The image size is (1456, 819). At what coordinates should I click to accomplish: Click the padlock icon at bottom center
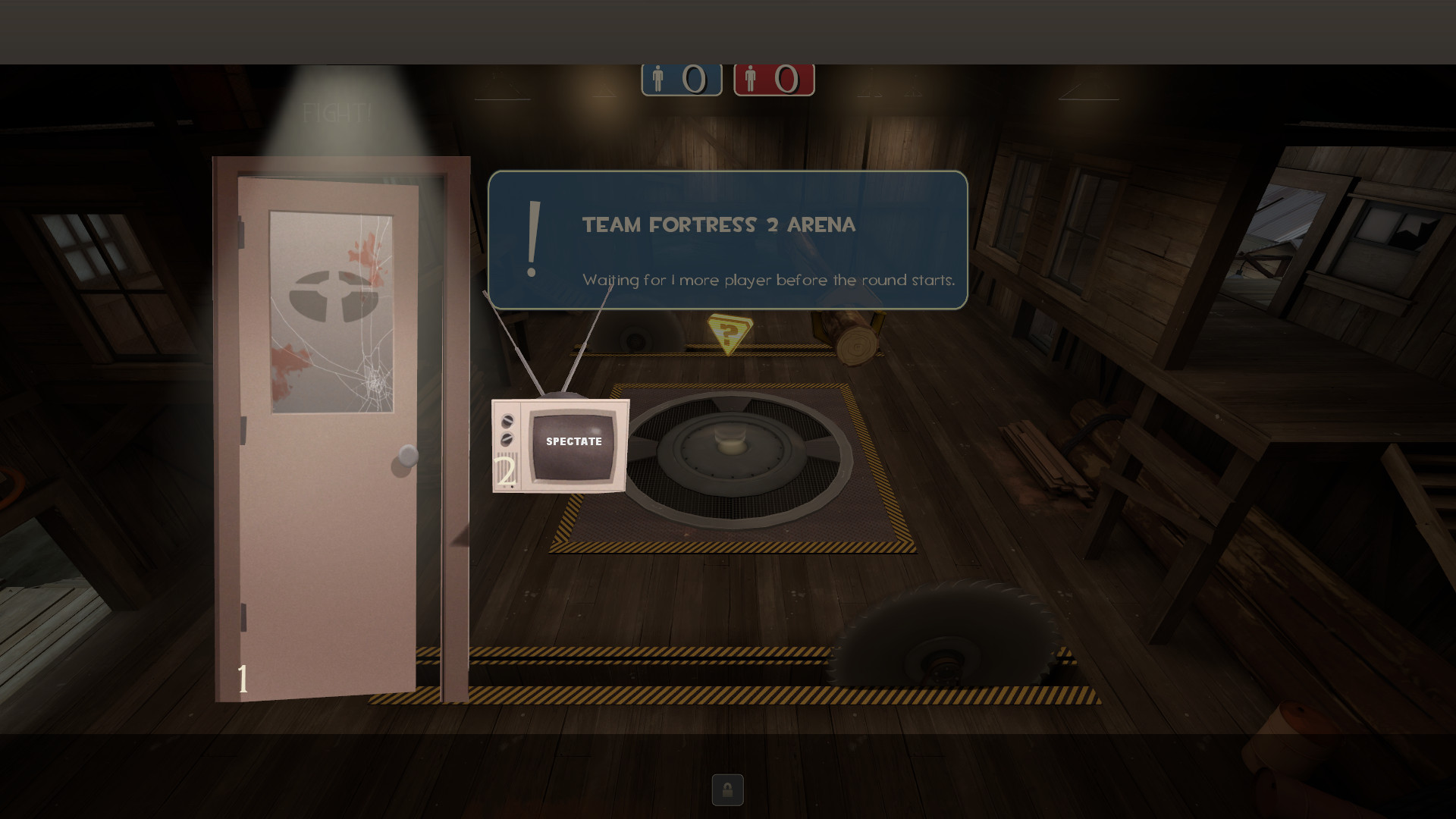pyautogui.click(x=727, y=791)
